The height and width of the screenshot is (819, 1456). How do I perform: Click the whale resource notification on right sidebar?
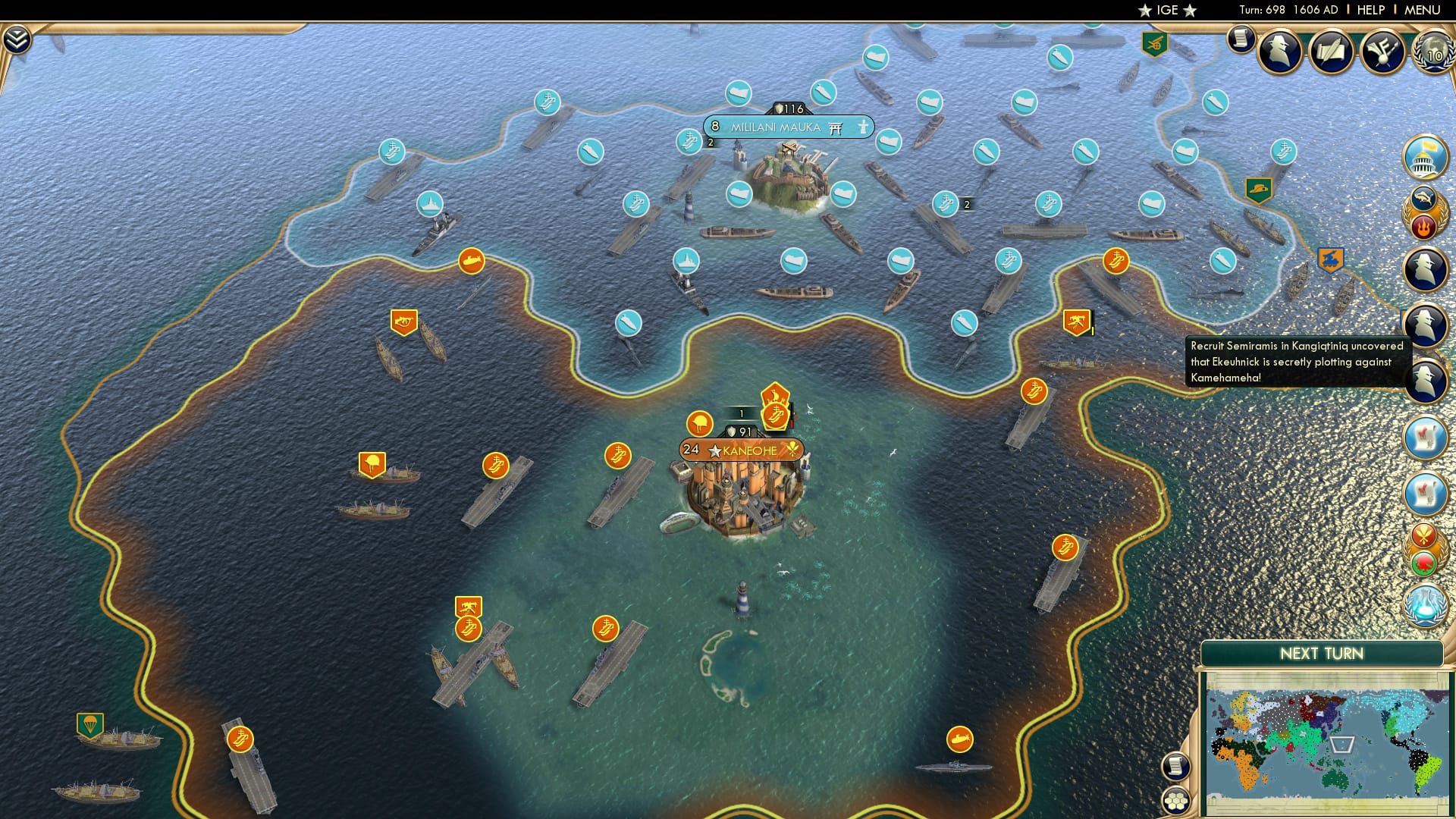pyautogui.click(x=1423, y=199)
